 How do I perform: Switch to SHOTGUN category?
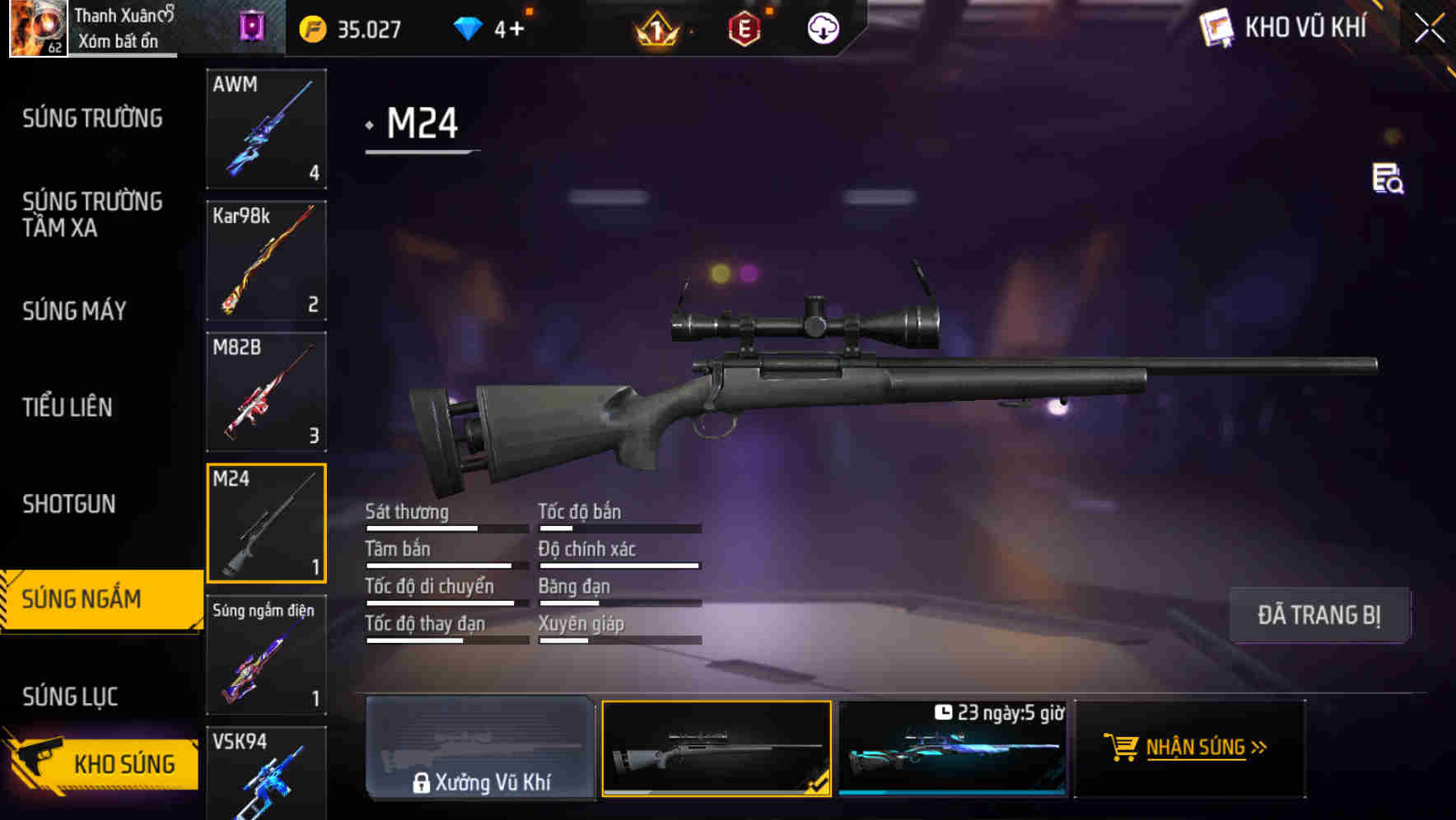tap(70, 503)
